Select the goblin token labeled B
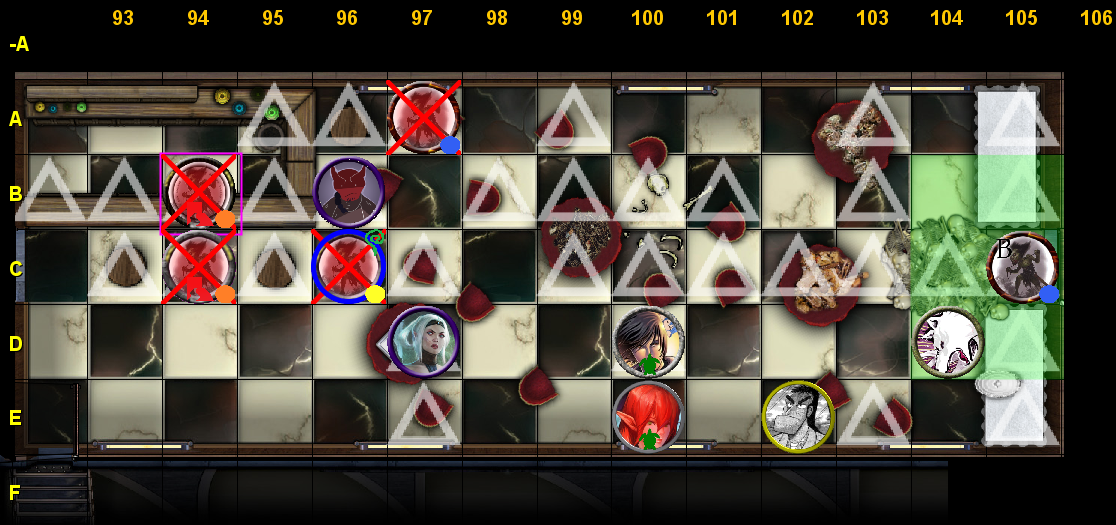 [1022, 267]
